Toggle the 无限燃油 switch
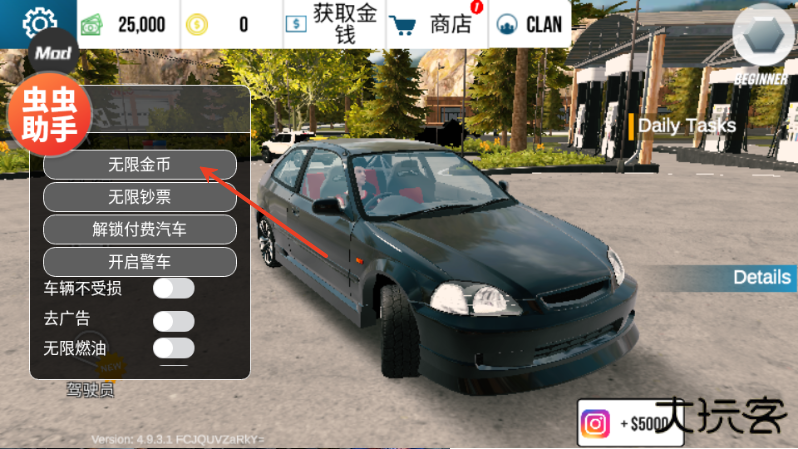 click(x=173, y=348)
